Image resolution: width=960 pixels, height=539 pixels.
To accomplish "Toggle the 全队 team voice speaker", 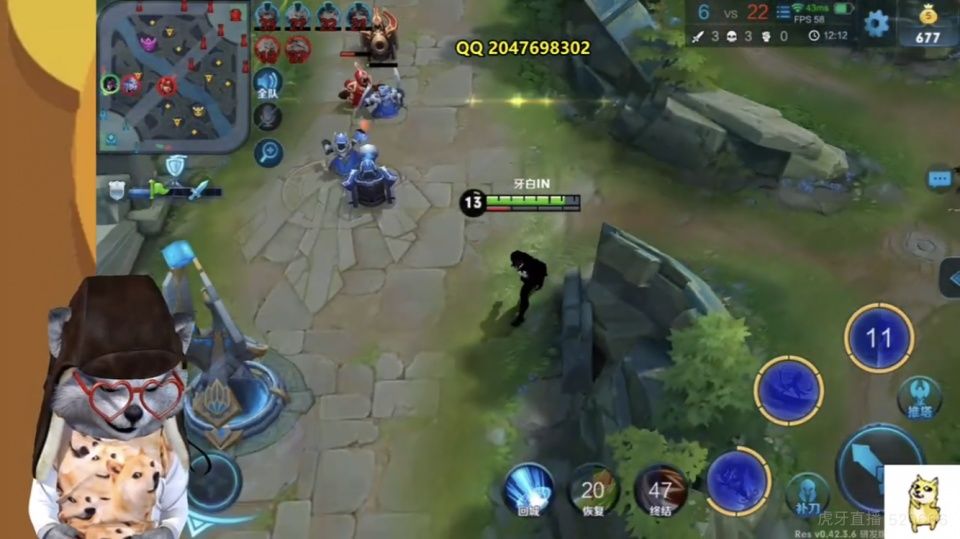I will click(267, 84).
